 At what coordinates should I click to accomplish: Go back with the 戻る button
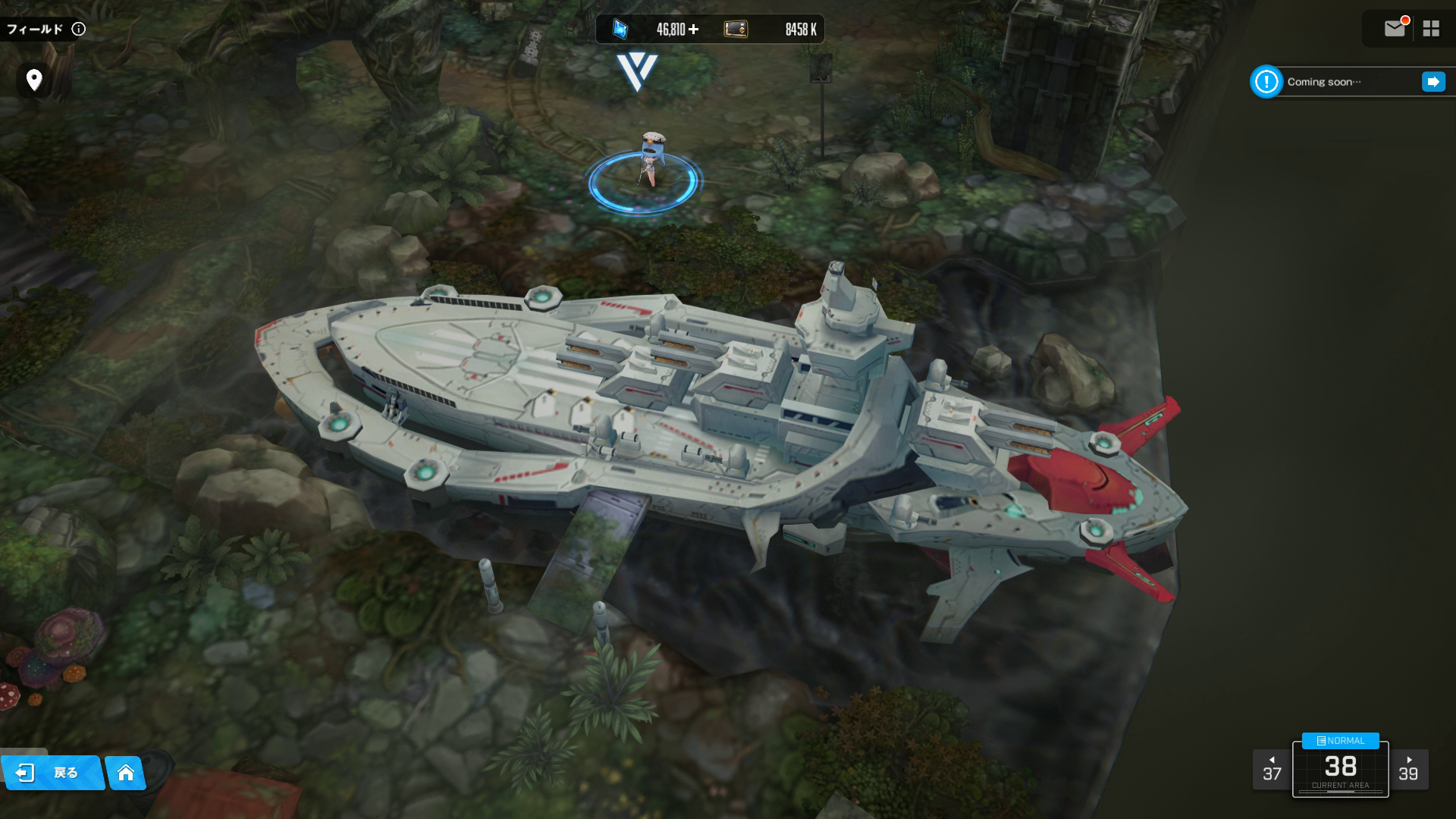[52, 773]
